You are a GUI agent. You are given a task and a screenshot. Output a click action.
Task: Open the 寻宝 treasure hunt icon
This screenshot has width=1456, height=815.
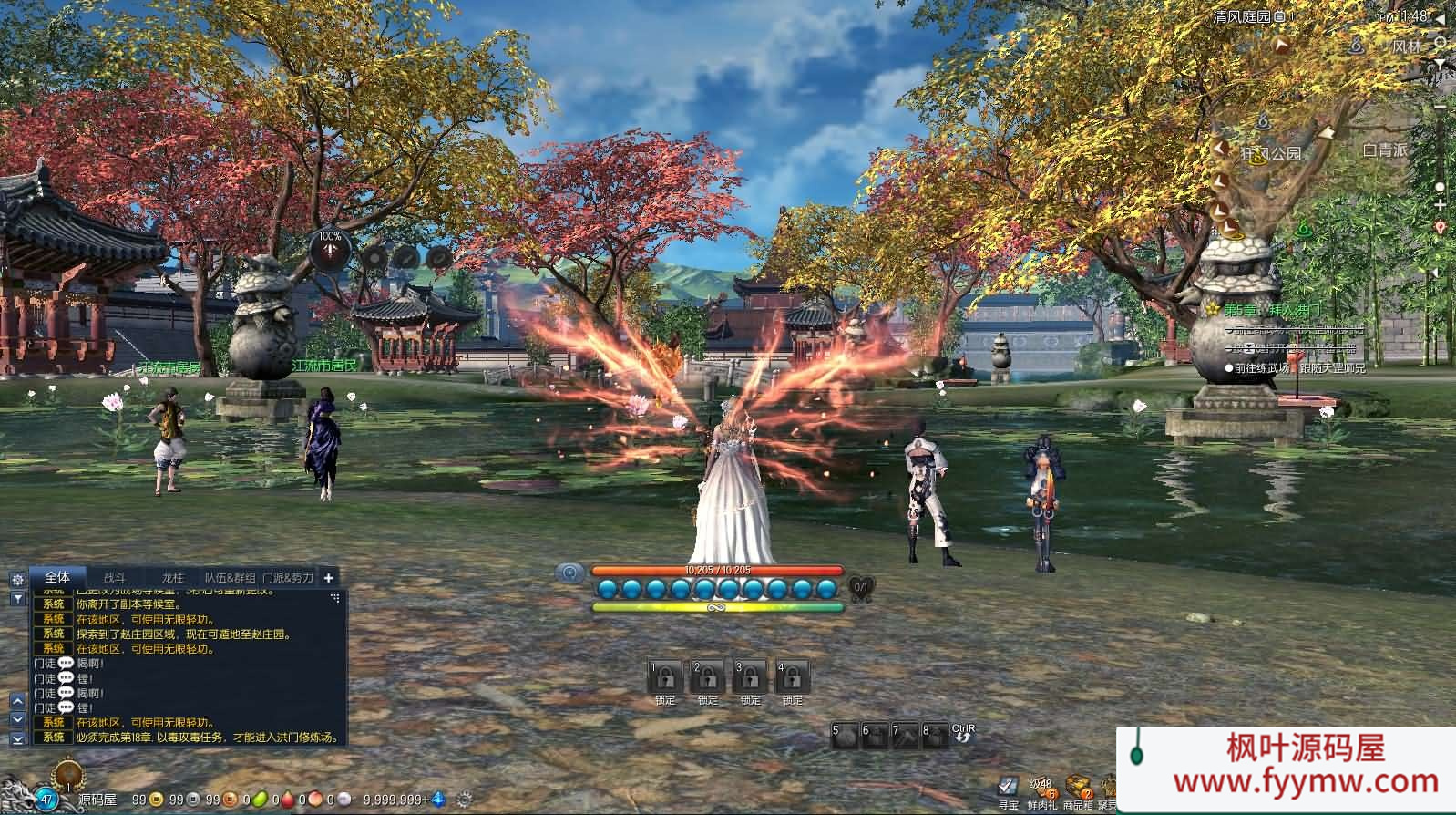click(1007, 787)
